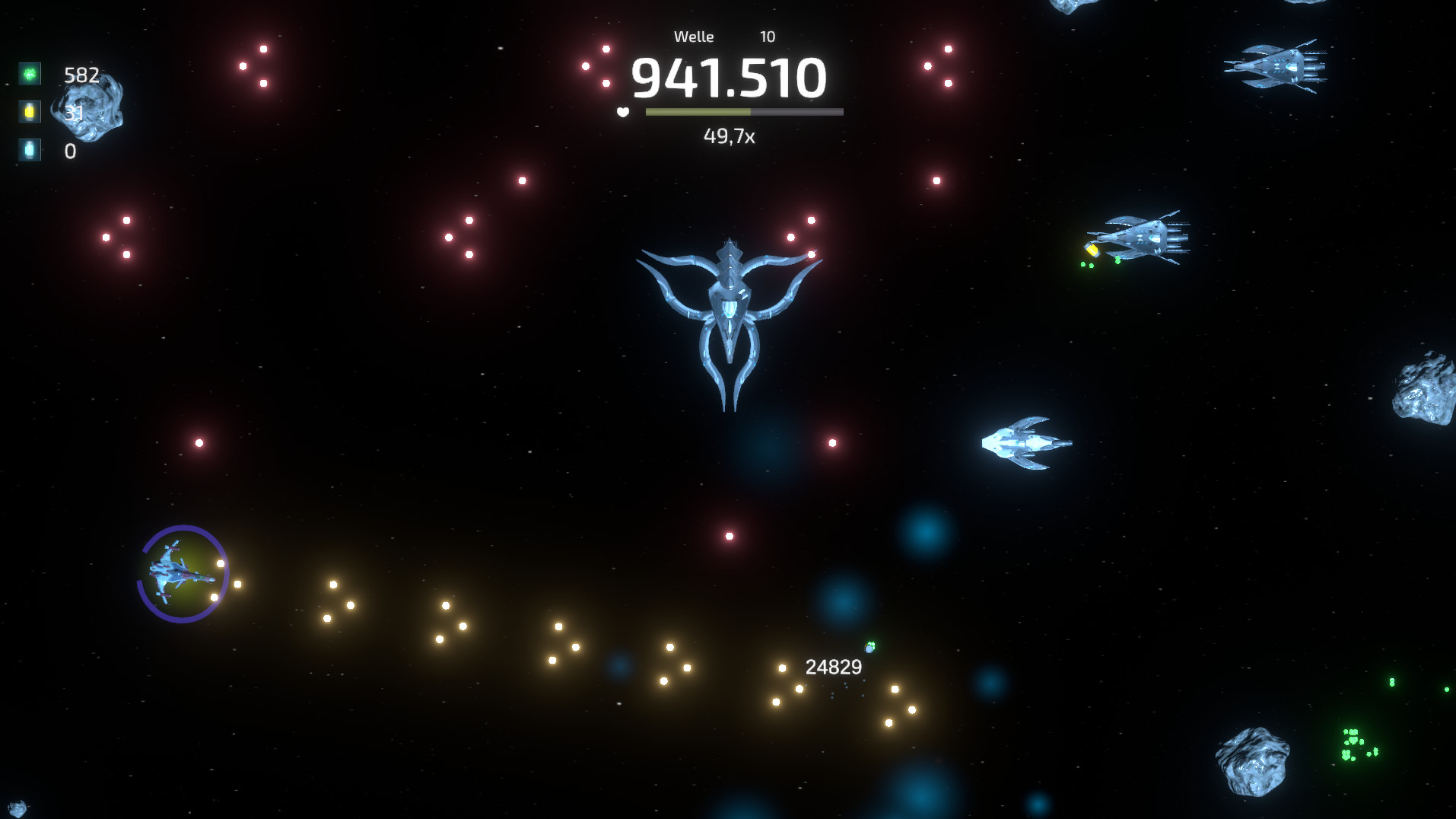Click the wave number 10 label

[x=767, y=36]
